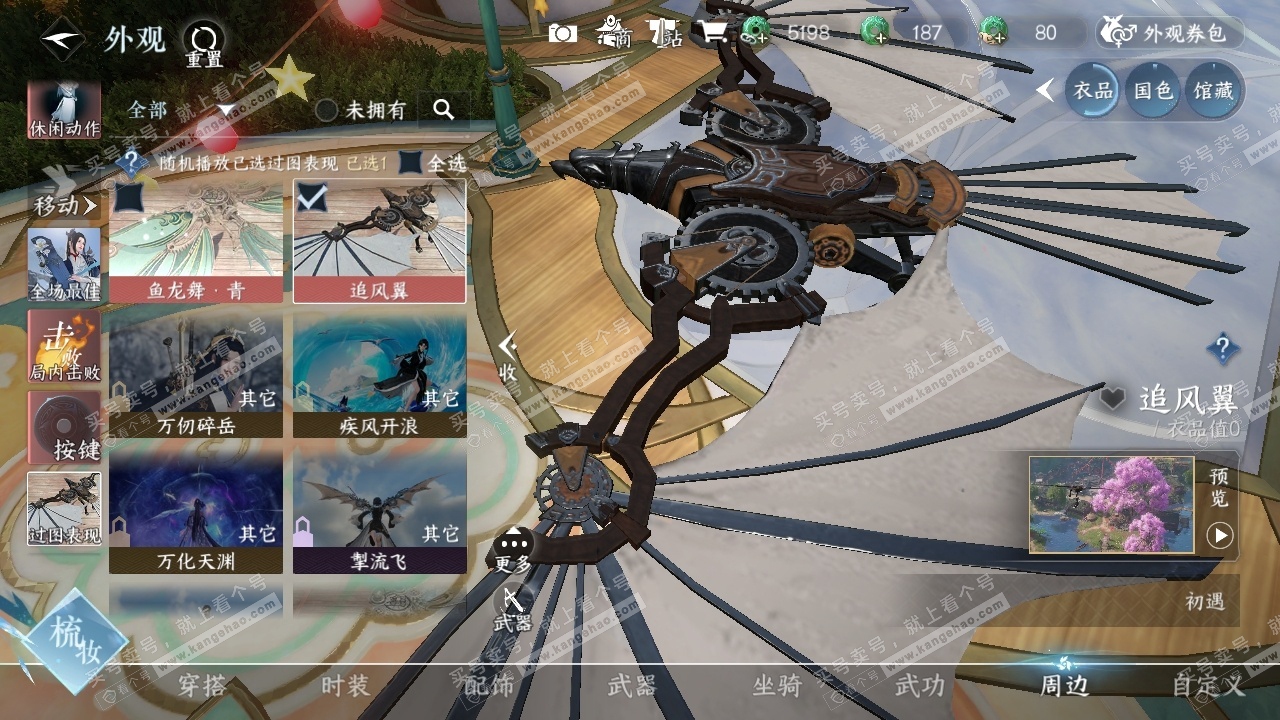Switch to the 局内击败 category

(64, 346)
